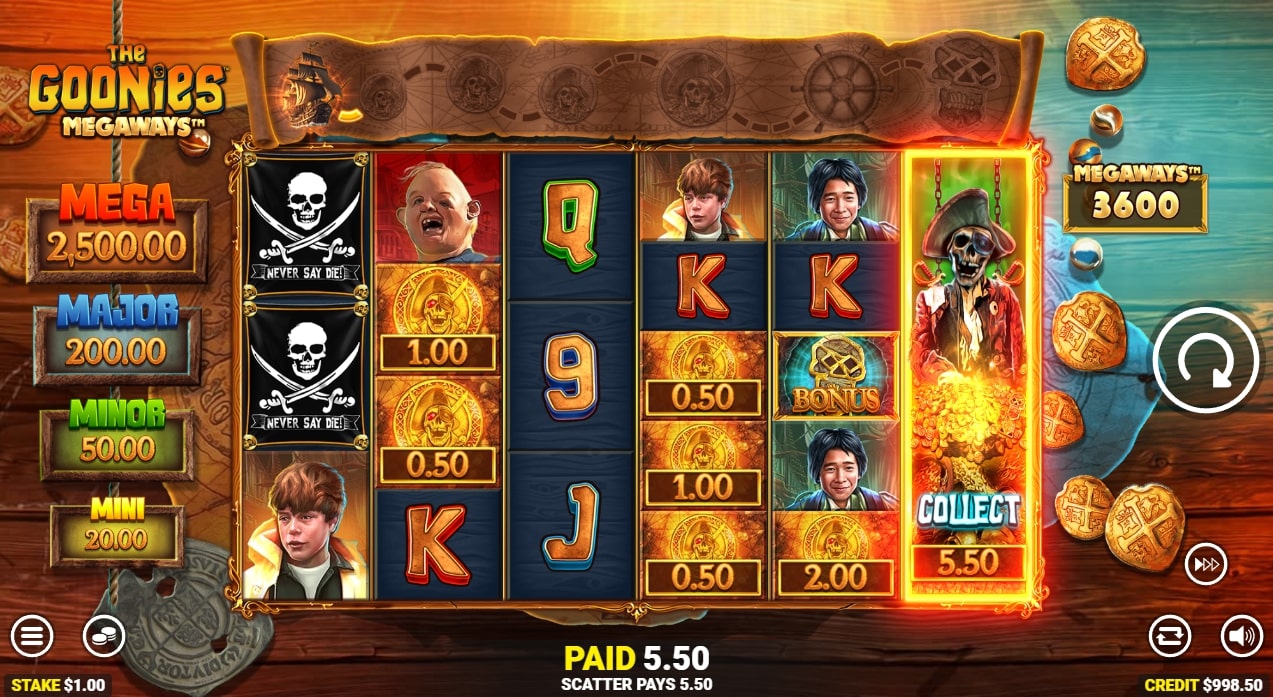Toggle sound with the speaker button
The width and height of the screenshot is (1273, 697).
coord(1241,635)
